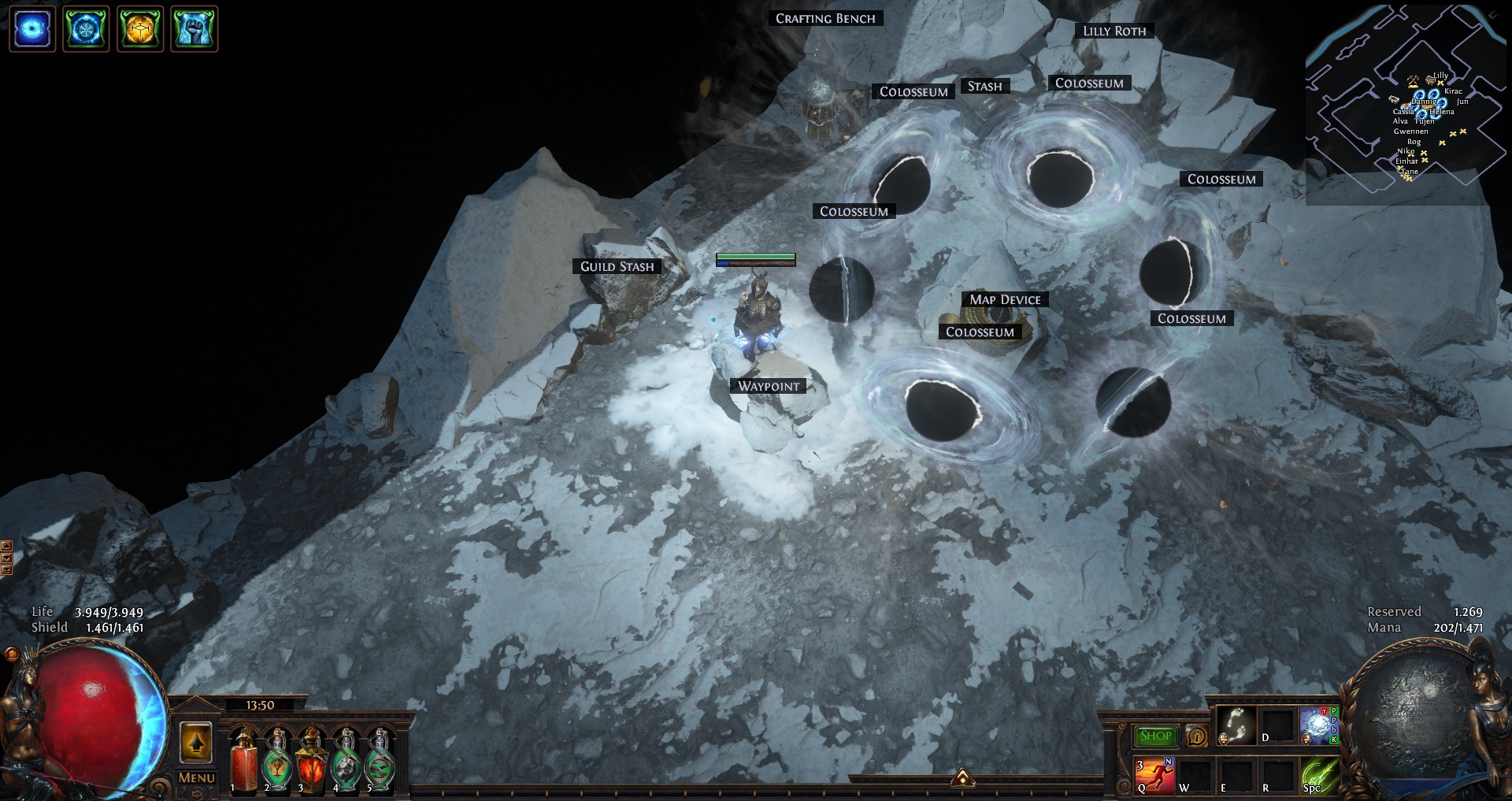Click the frozen fist buff icon
The height and width of the screenshot is (801, 1512).
point(194,29)
